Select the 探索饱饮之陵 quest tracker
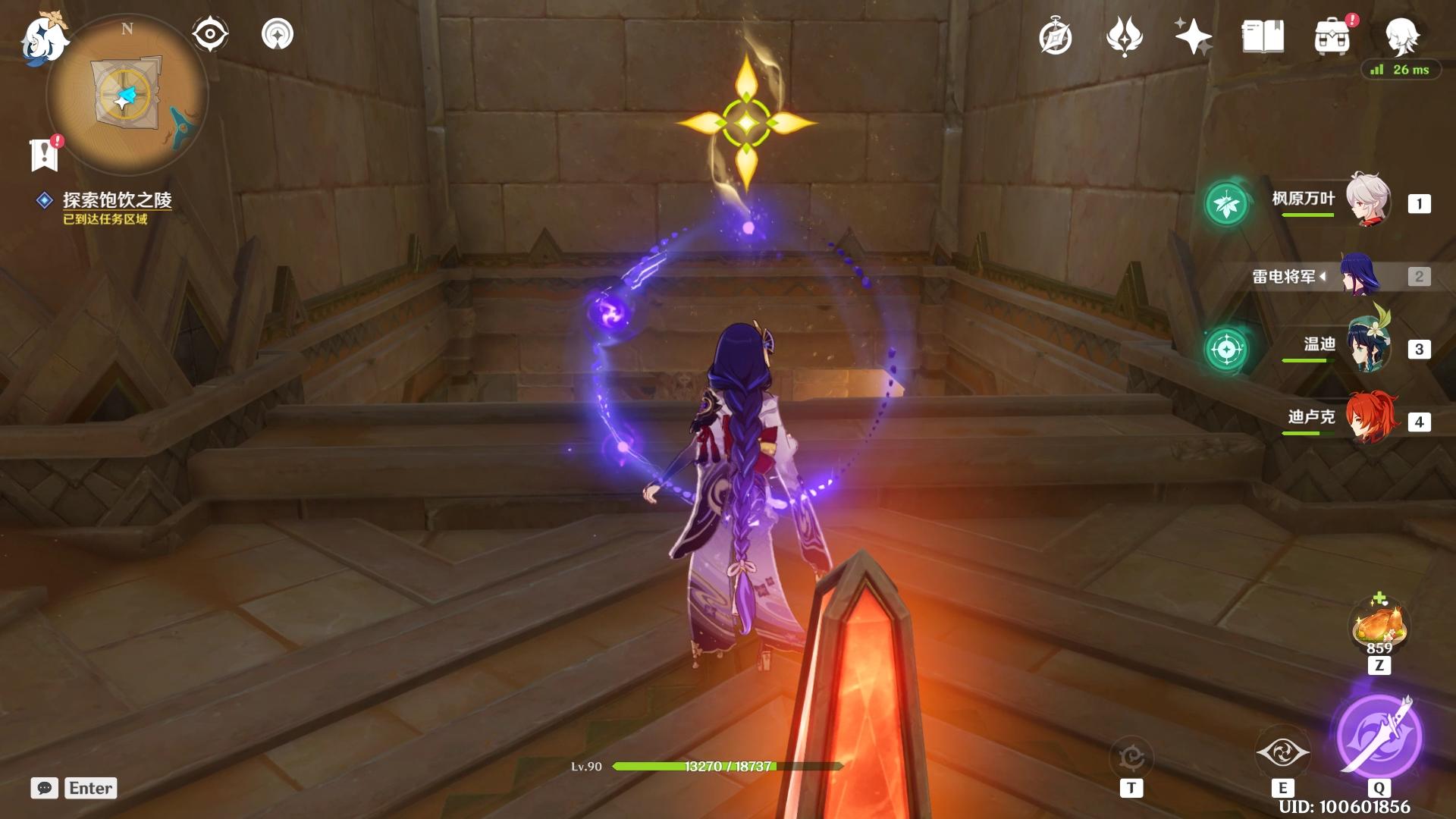Screen dimensions: 1456x819 point(117,200)
